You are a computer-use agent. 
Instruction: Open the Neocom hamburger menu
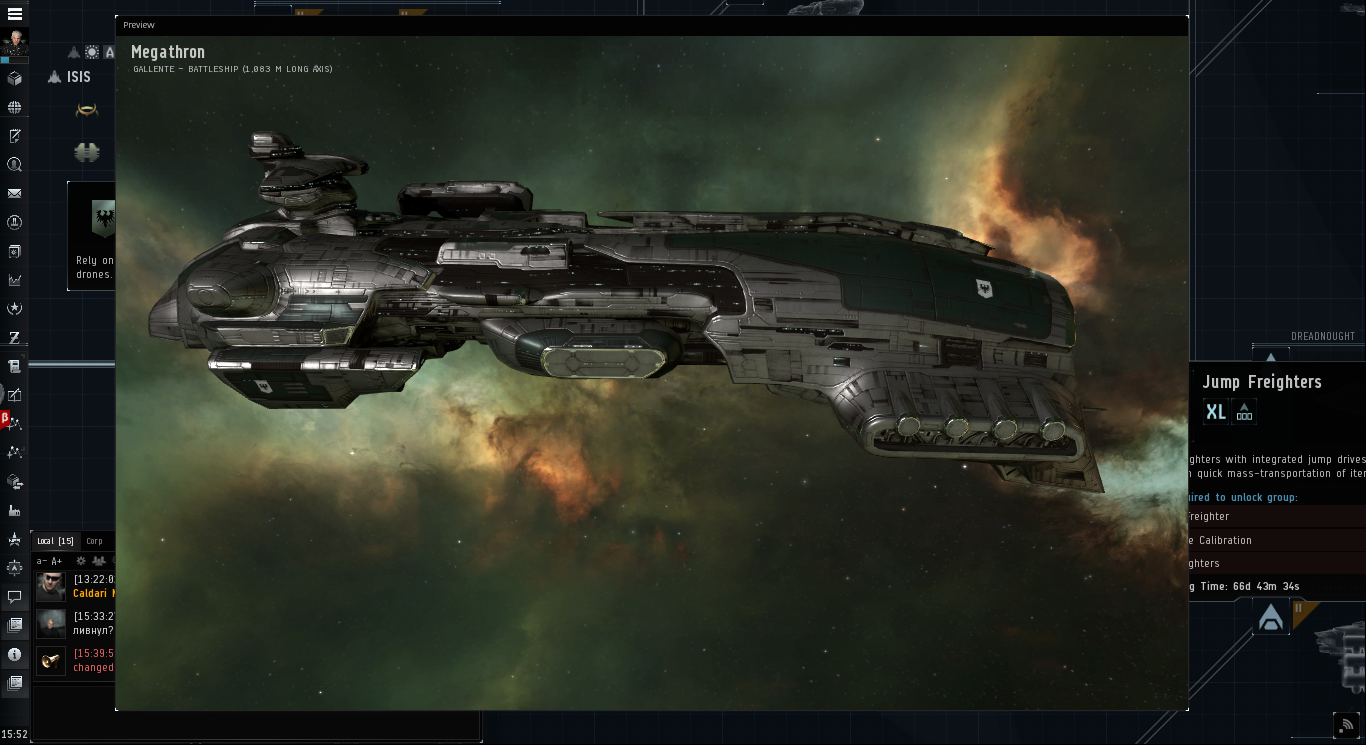[x=15, y=15]
